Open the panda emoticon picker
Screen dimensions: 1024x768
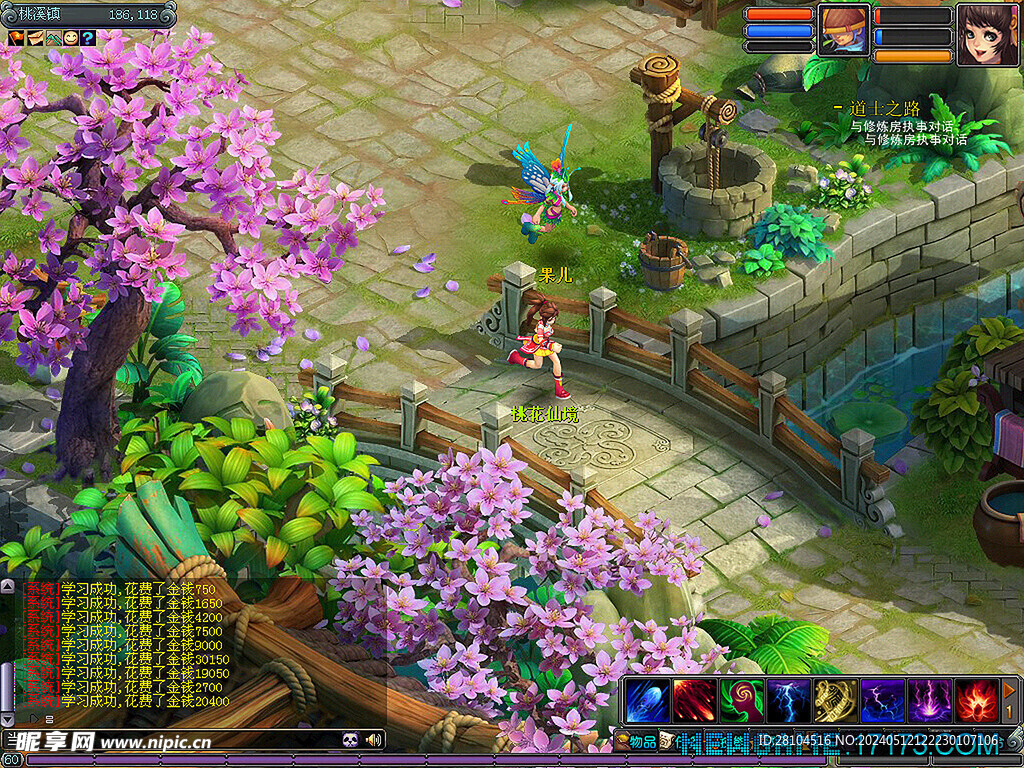pyautogui.click(x=350, y=740)
